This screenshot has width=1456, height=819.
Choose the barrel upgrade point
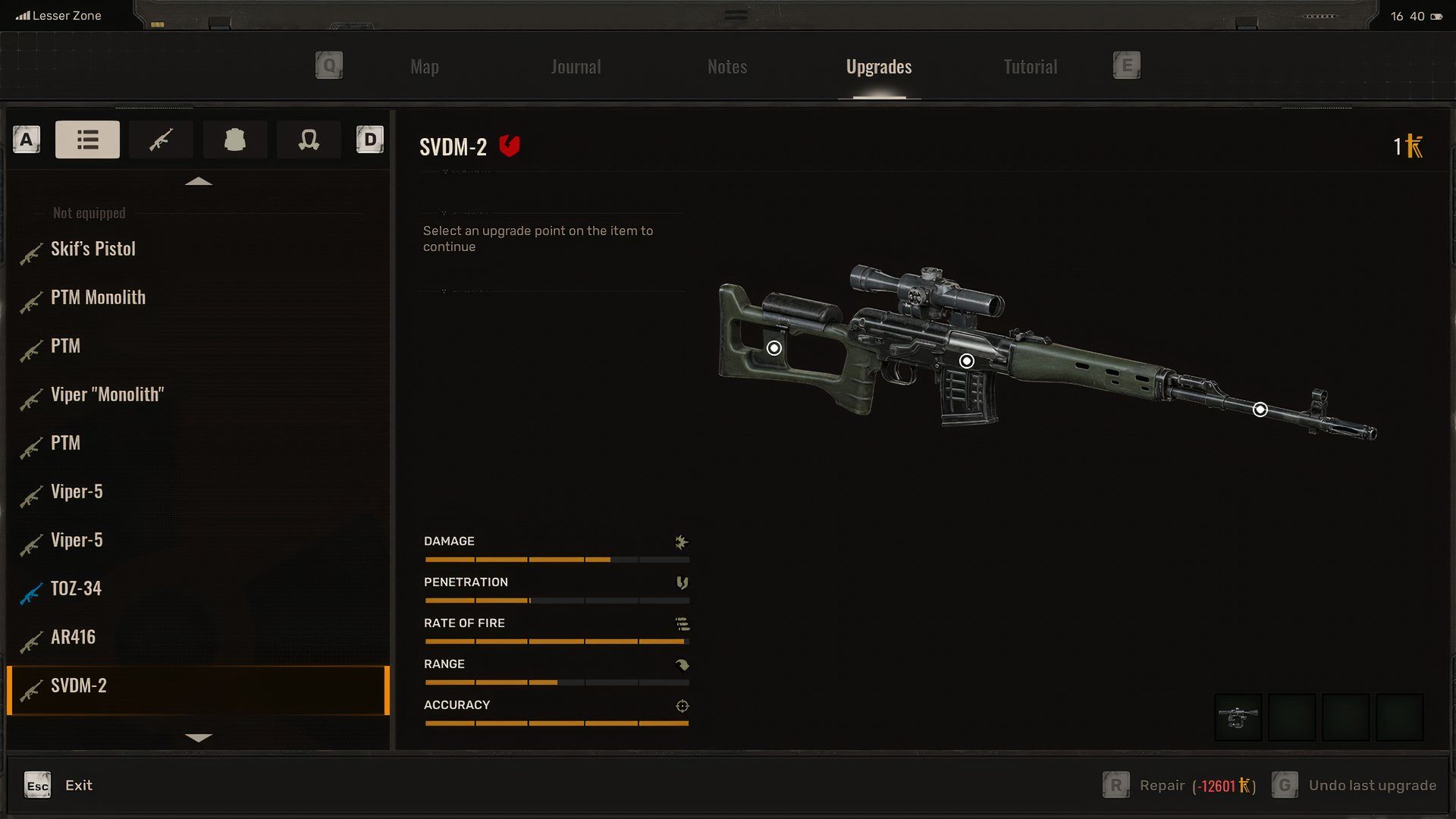(x=1260, y=409)
